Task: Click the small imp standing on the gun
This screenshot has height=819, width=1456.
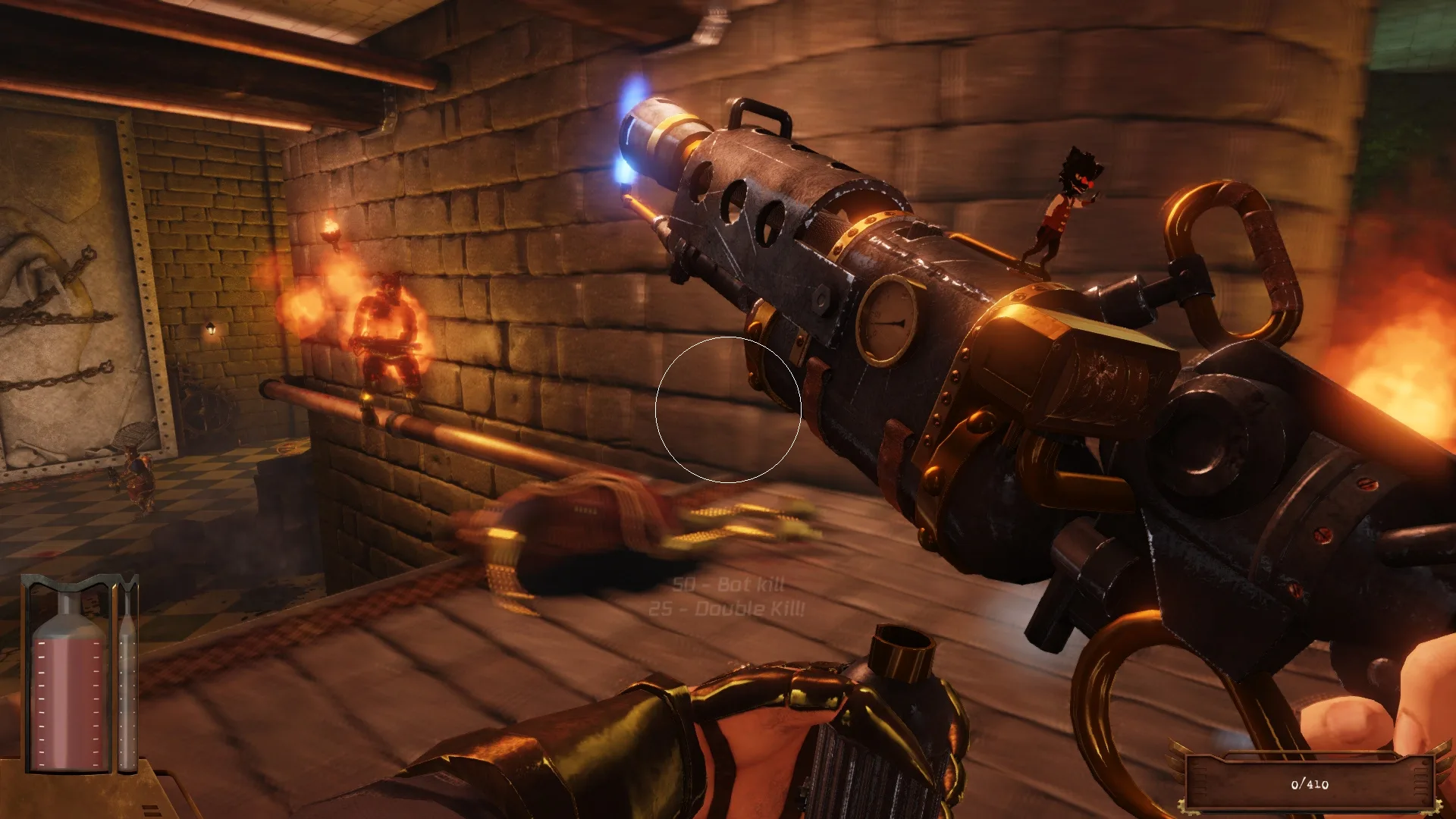Action: click(1062, 205)
